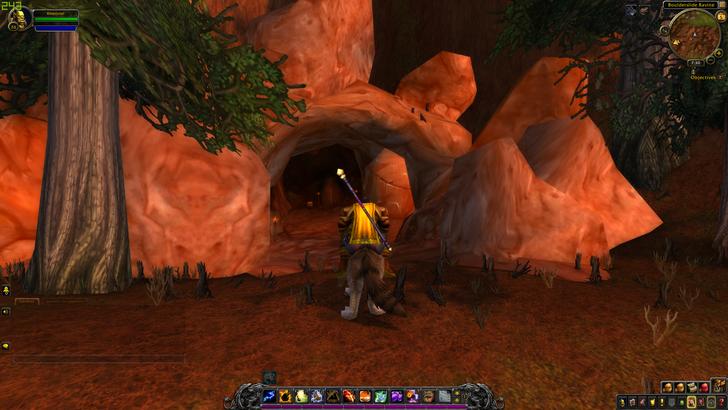
Task: Select the grey parchment action slot
Action: coord(444,397)
